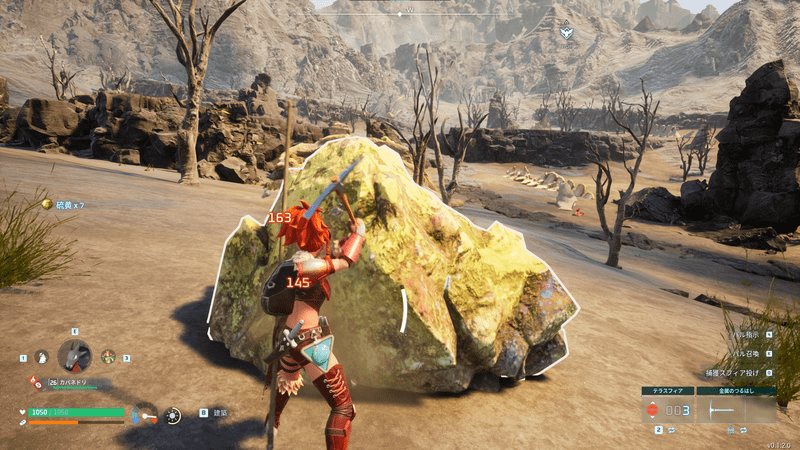Select the Tera Sphere item slot

tap(668, 409)
